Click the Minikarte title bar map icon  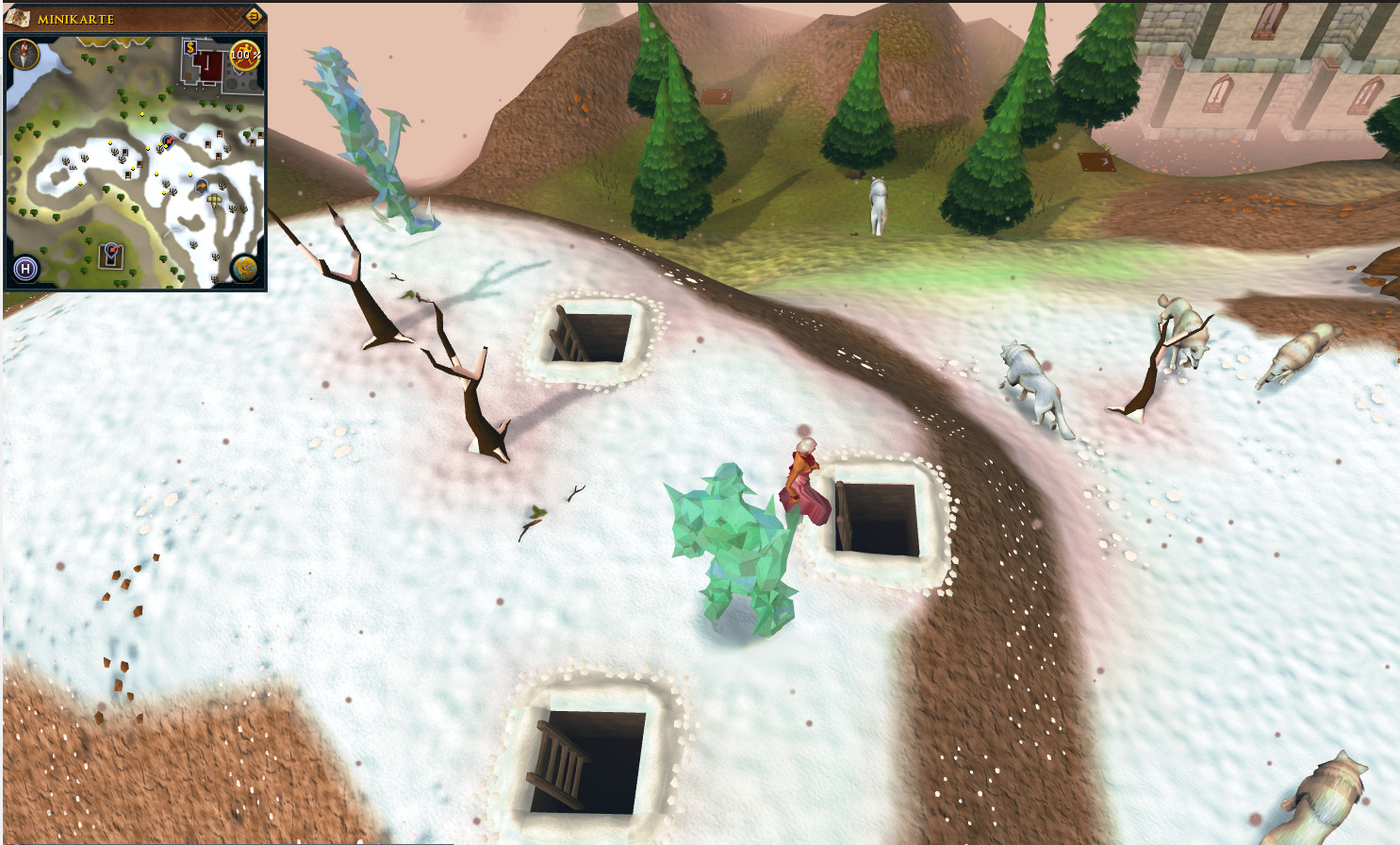coord(18,17)
